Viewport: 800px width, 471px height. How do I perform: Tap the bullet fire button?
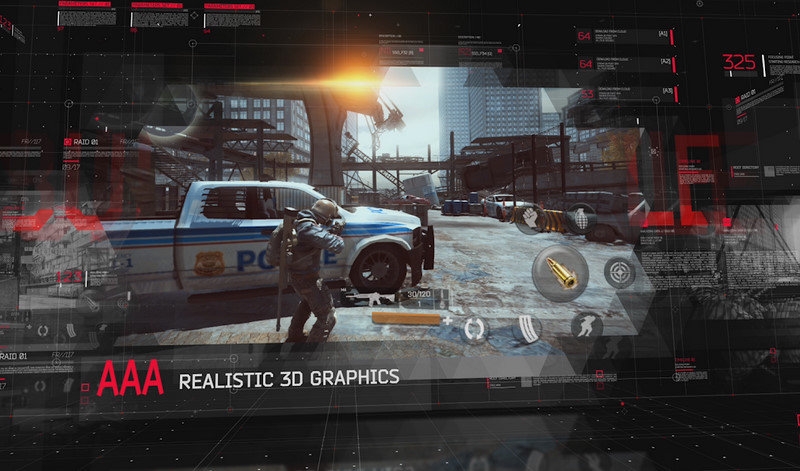click(x=560, y=273)
